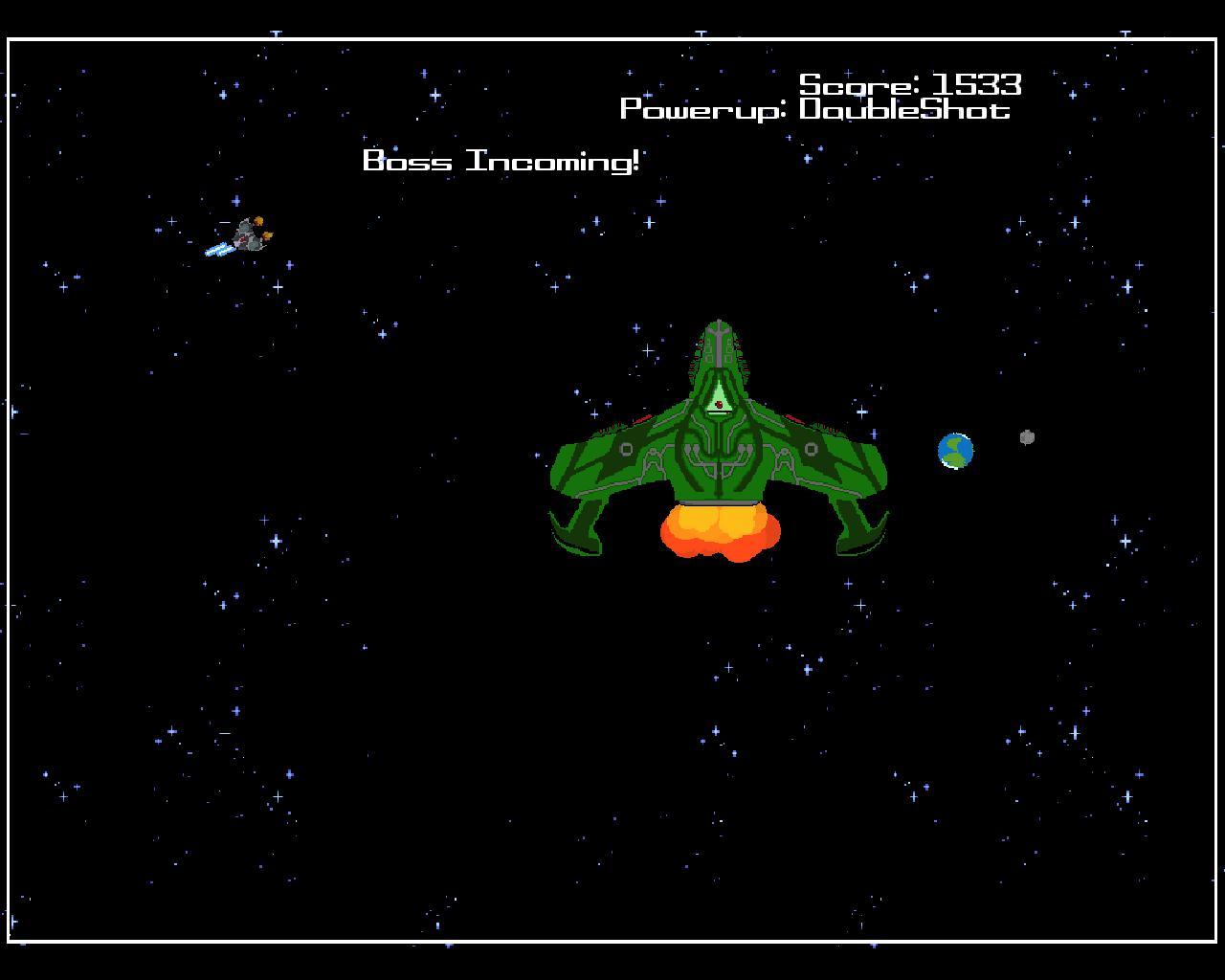Click the gray hull detail on the boss body
Image resolution: width=1225 pixels, height=980 pixels.
[x=626, y=449]
